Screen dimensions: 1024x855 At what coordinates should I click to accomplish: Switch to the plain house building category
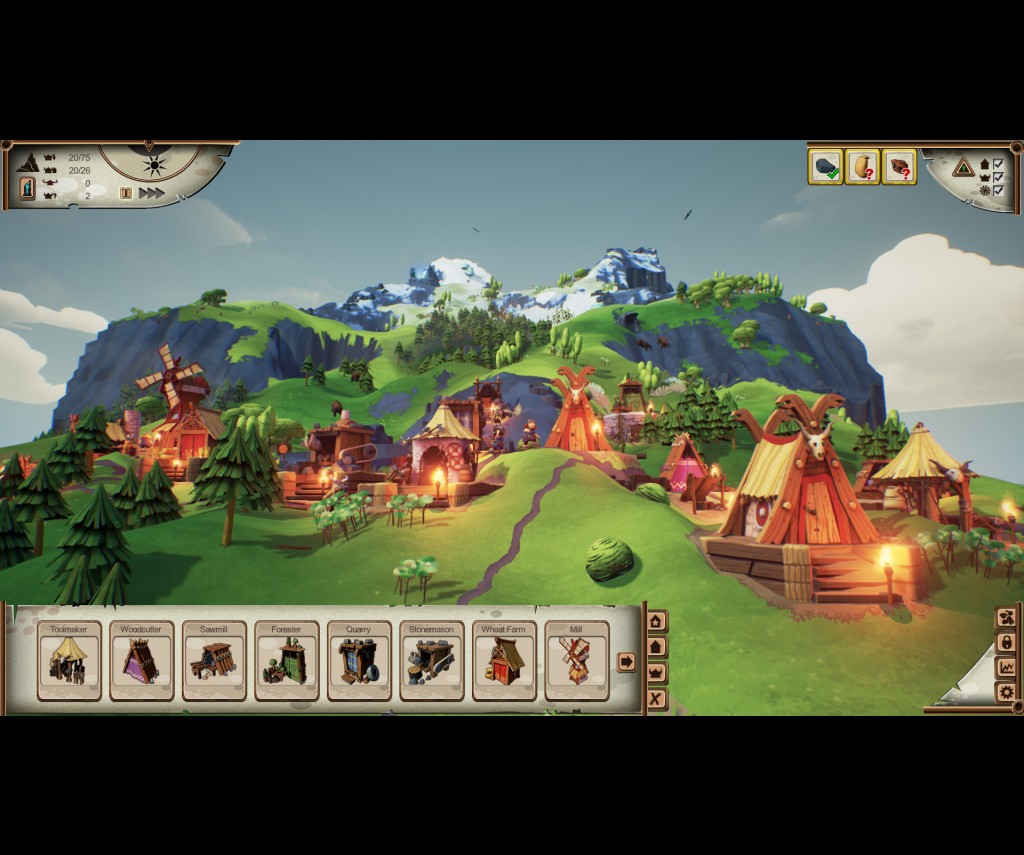coord(656,647)
